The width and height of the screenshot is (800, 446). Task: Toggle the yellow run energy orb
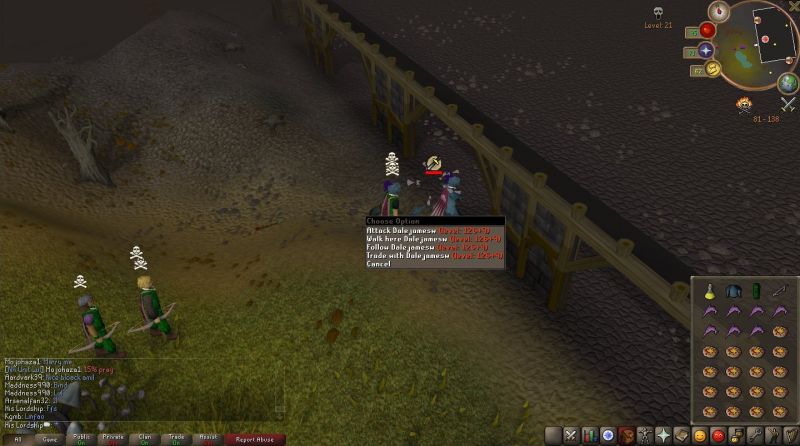(713, 68)
